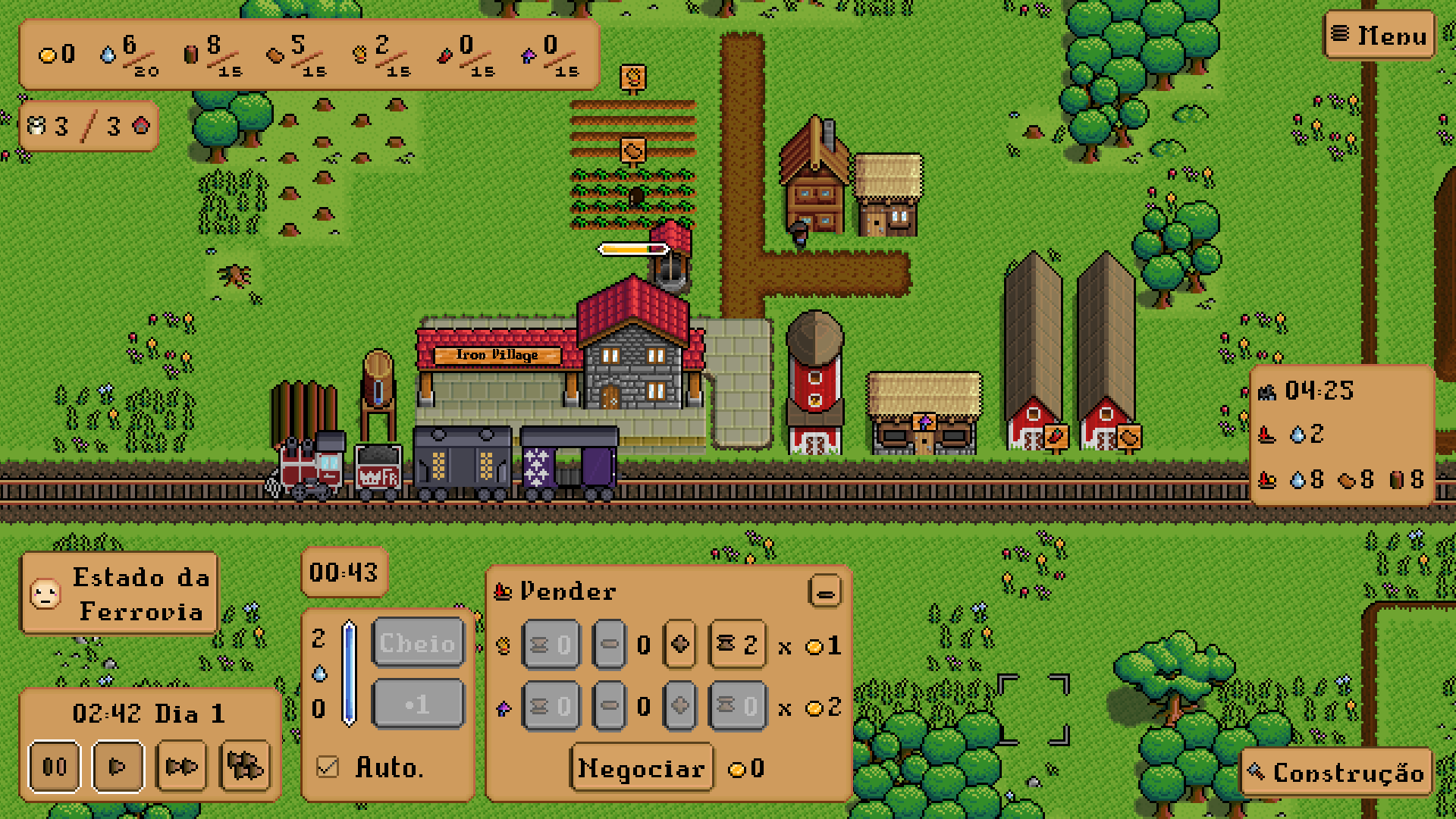Toggle the Auto. checkbox
The height and width of the screenshot is (819, 1456).
[328, 767]
